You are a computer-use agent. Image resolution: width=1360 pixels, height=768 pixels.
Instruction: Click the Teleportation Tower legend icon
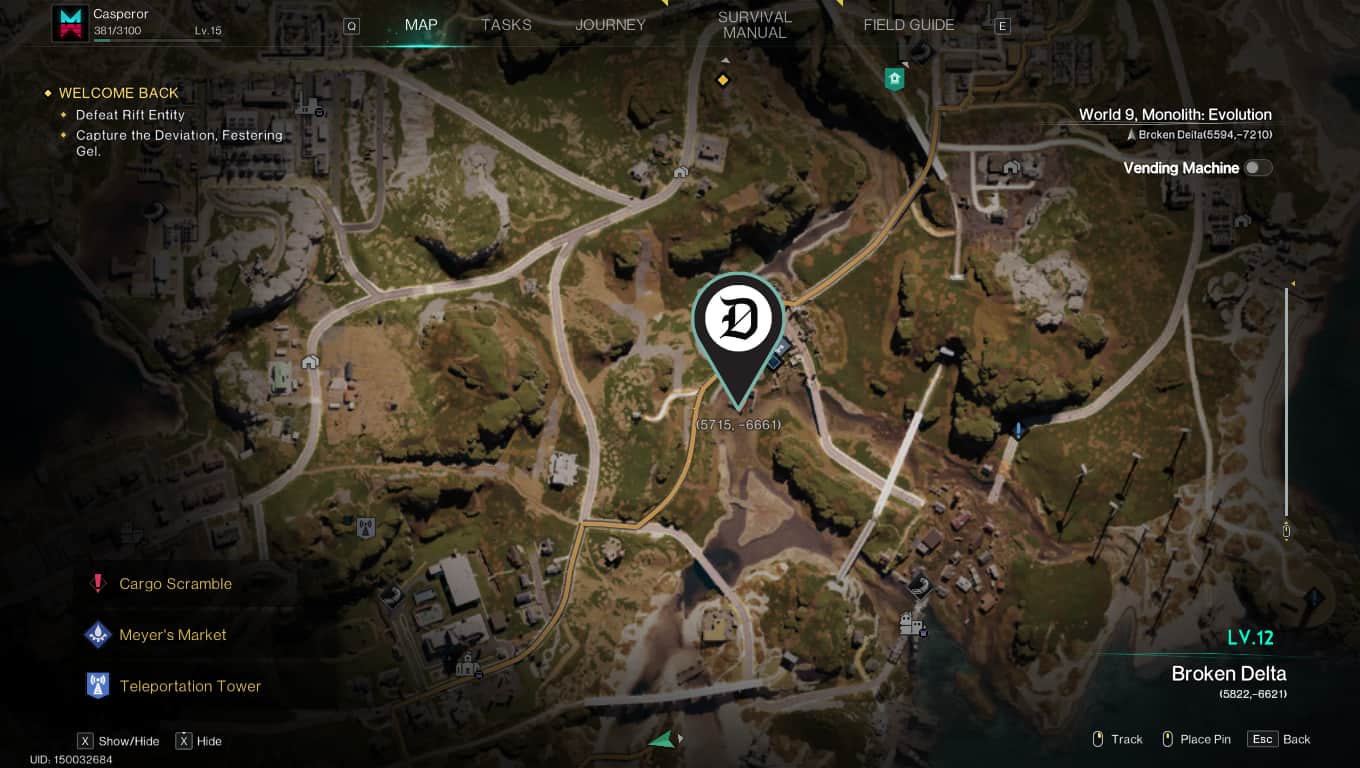[98, 684]
